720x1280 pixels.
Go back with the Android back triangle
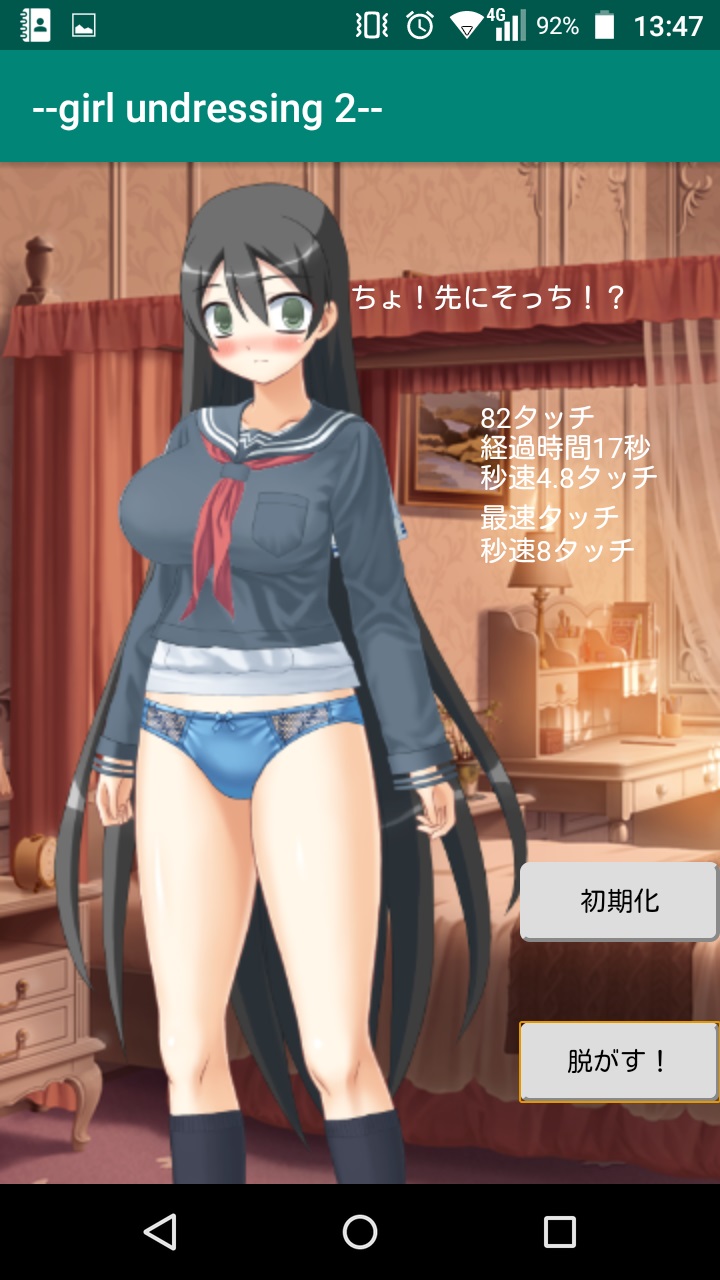coord(160,1232)
